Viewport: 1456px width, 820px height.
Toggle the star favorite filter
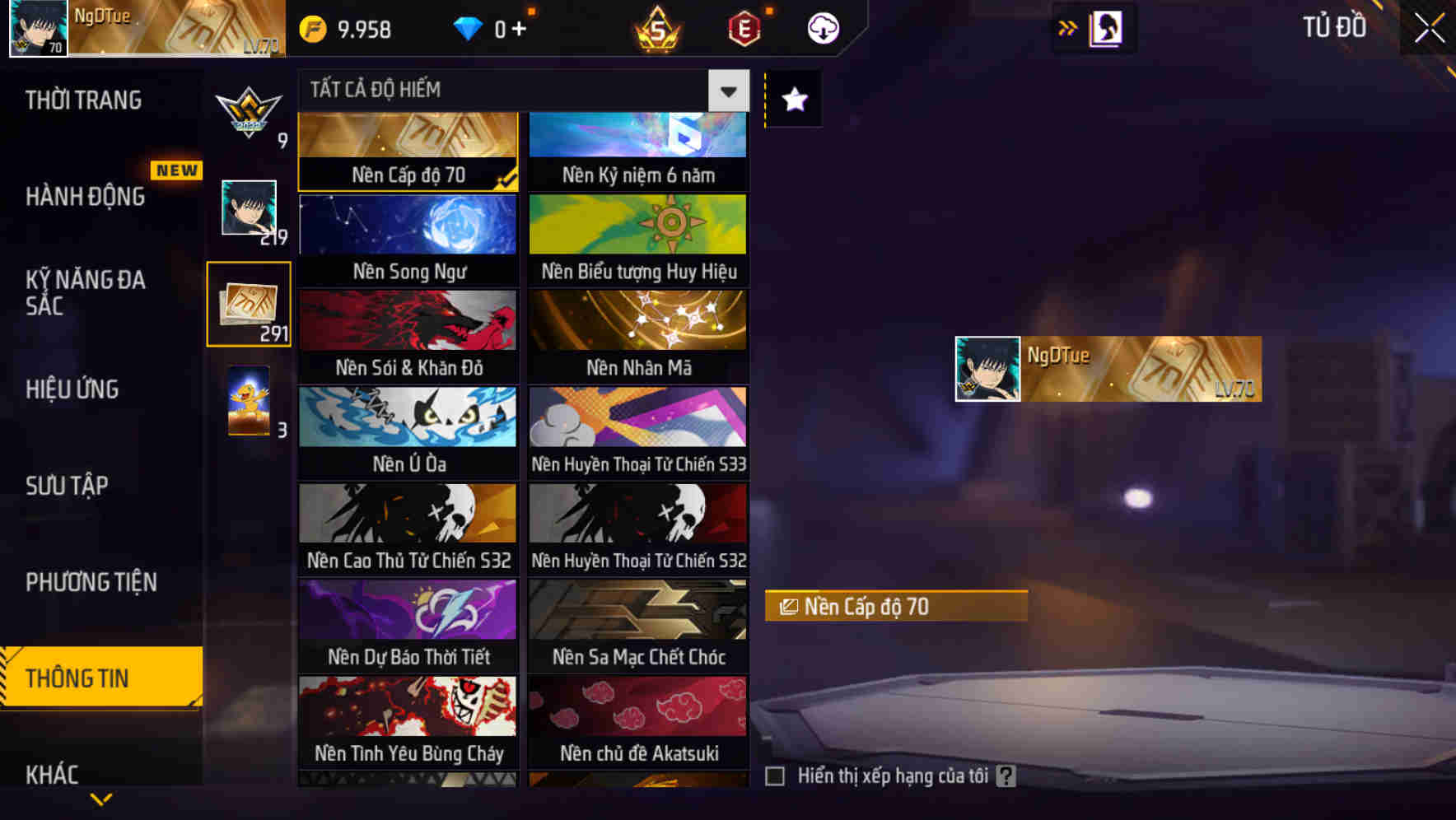[x=793, y=100]
